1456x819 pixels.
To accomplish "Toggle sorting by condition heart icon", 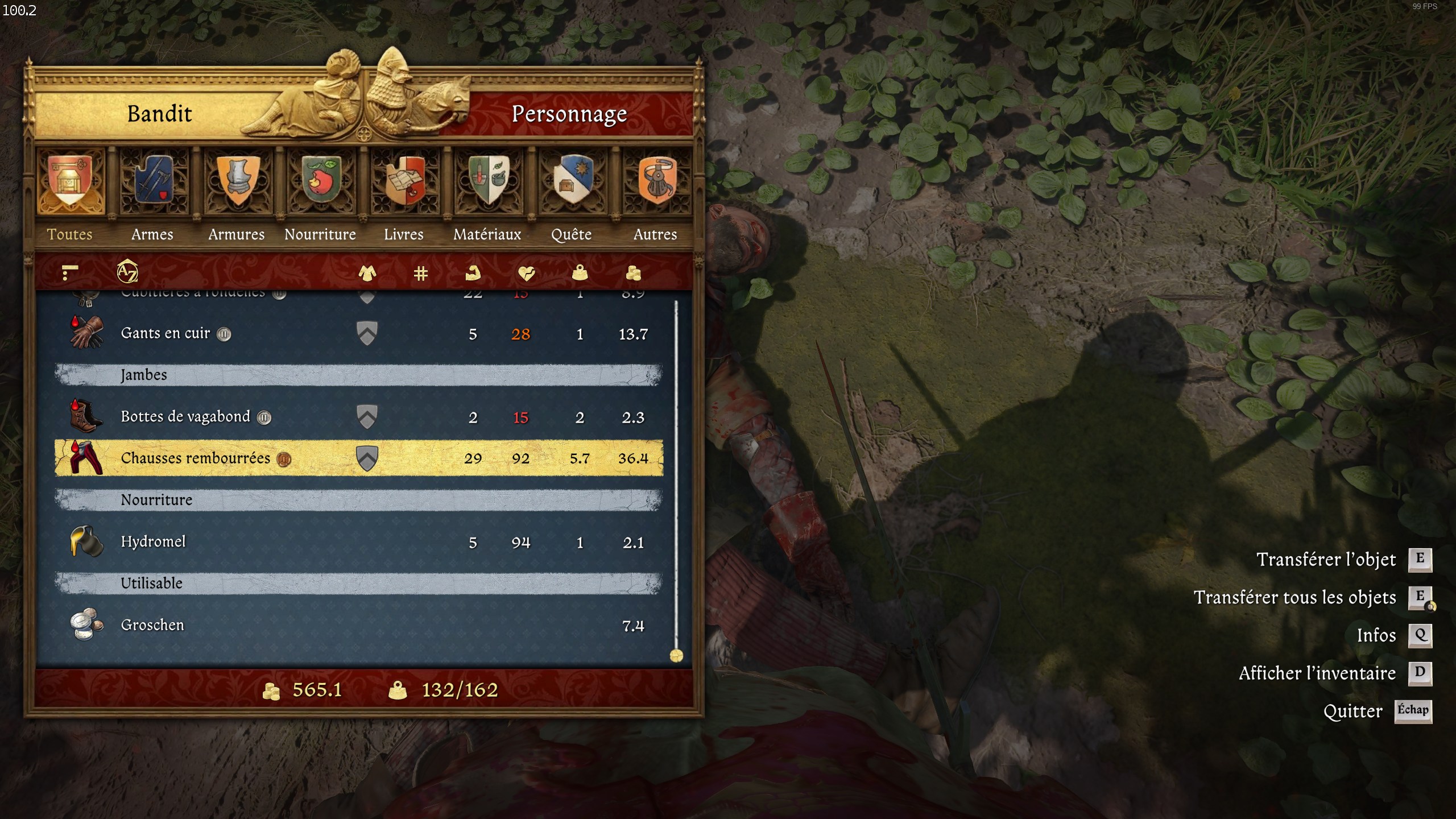I will coord(527,274).
